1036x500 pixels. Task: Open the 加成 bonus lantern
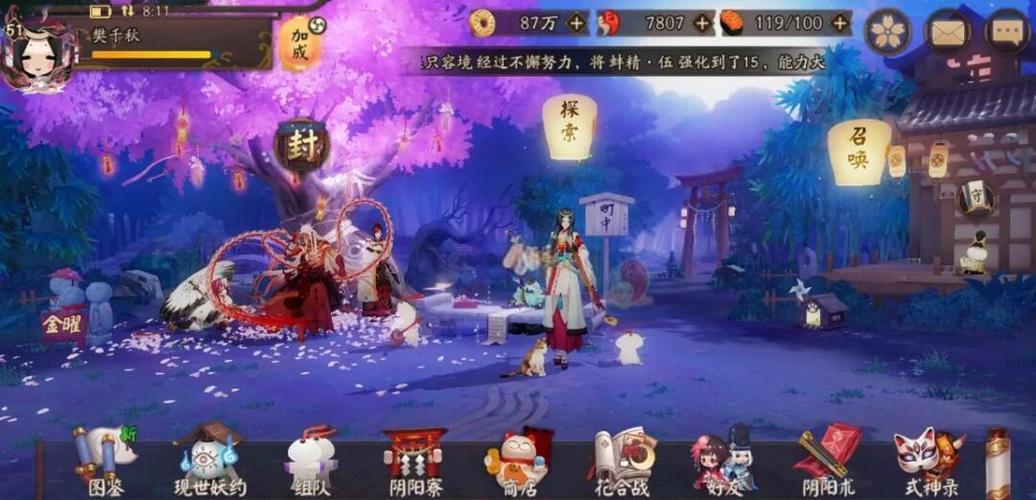pyautogui.click(x=301, y=44)
